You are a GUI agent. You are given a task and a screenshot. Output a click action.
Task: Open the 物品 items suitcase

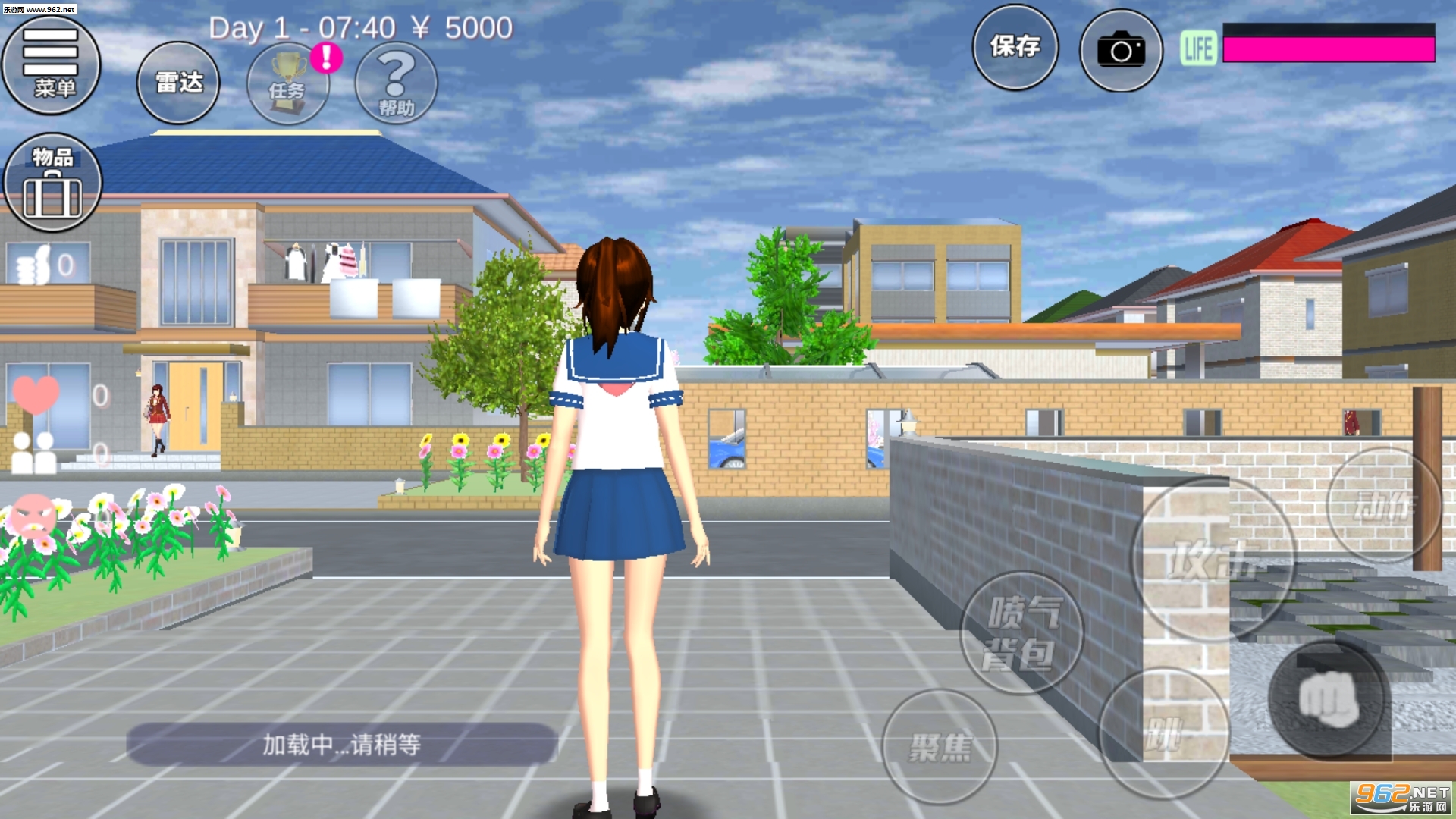pos(52,183)
